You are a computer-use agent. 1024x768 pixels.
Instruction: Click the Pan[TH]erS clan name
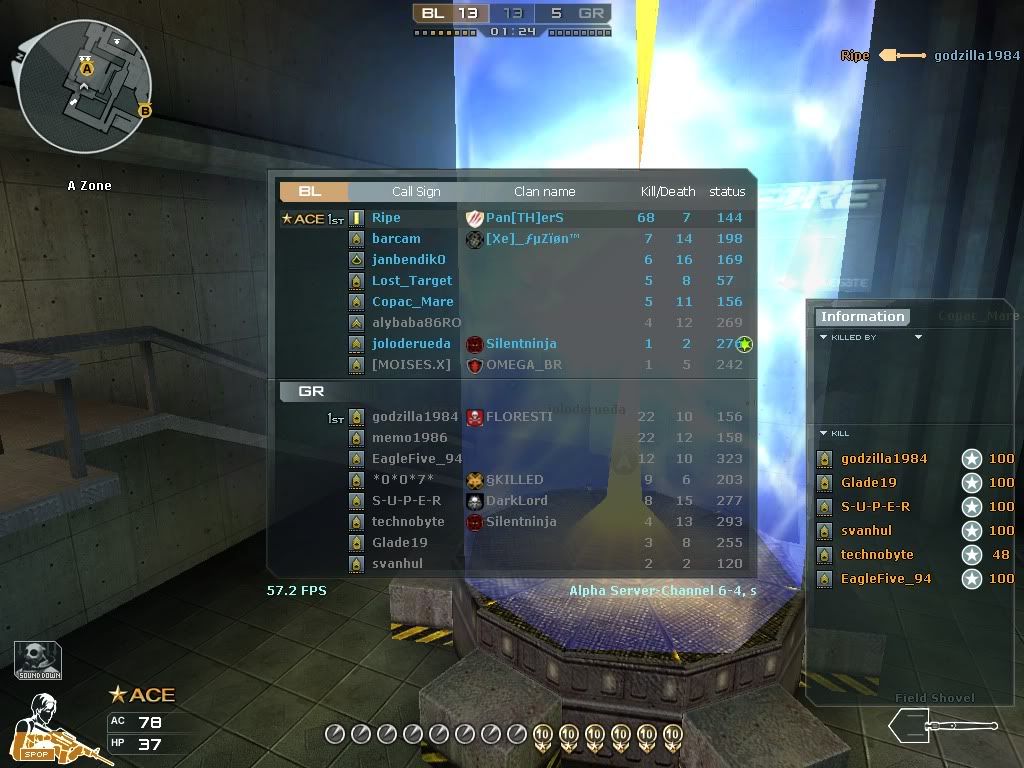(x=524, y=218)
